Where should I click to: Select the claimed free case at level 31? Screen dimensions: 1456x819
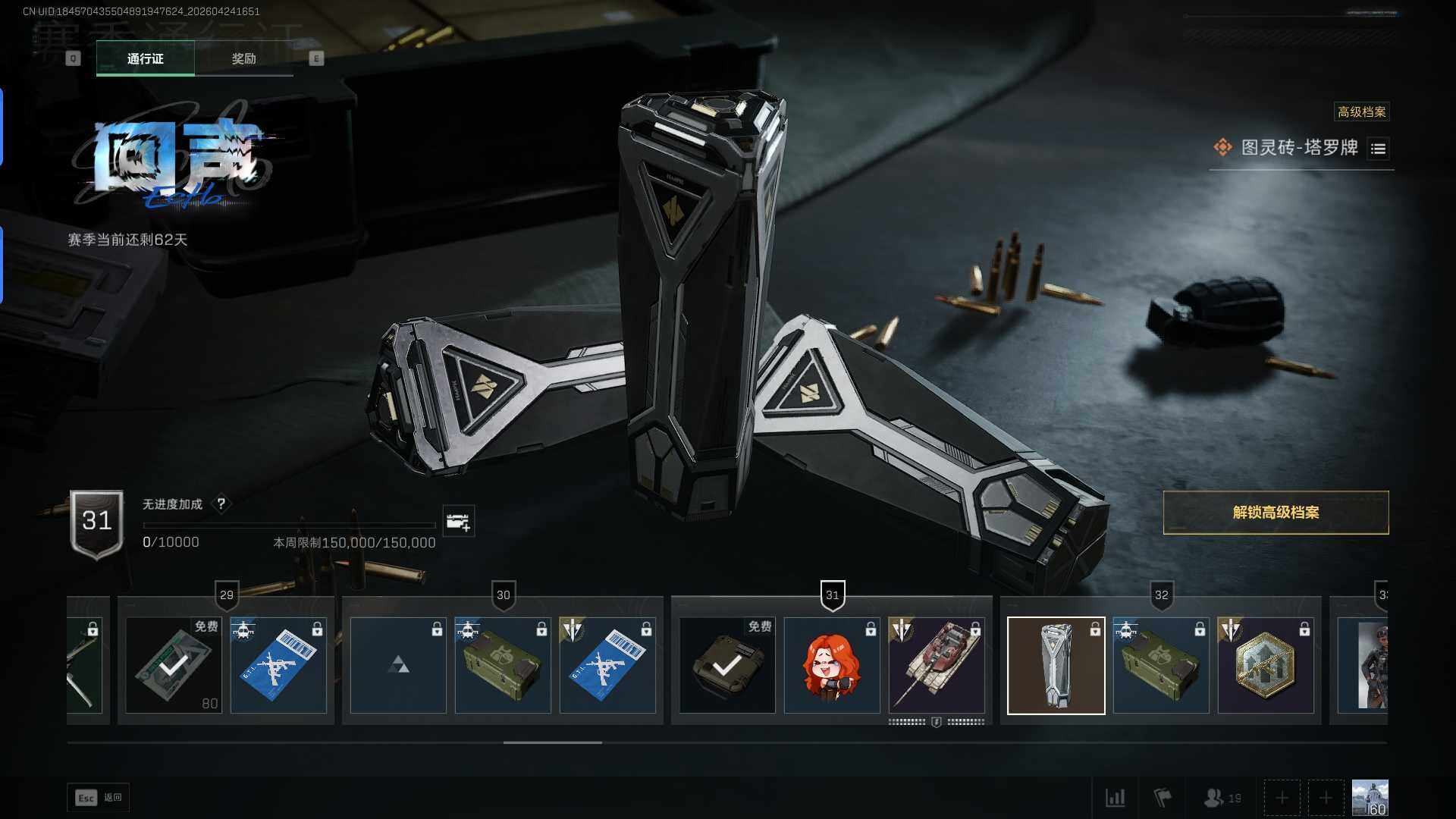tap(727, 665)
